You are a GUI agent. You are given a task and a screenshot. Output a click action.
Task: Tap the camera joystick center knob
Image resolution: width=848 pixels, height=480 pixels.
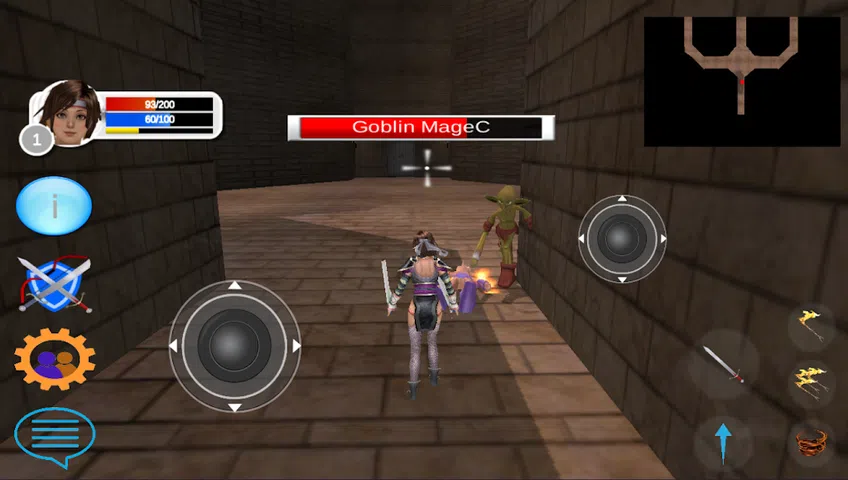click(622, 238)
